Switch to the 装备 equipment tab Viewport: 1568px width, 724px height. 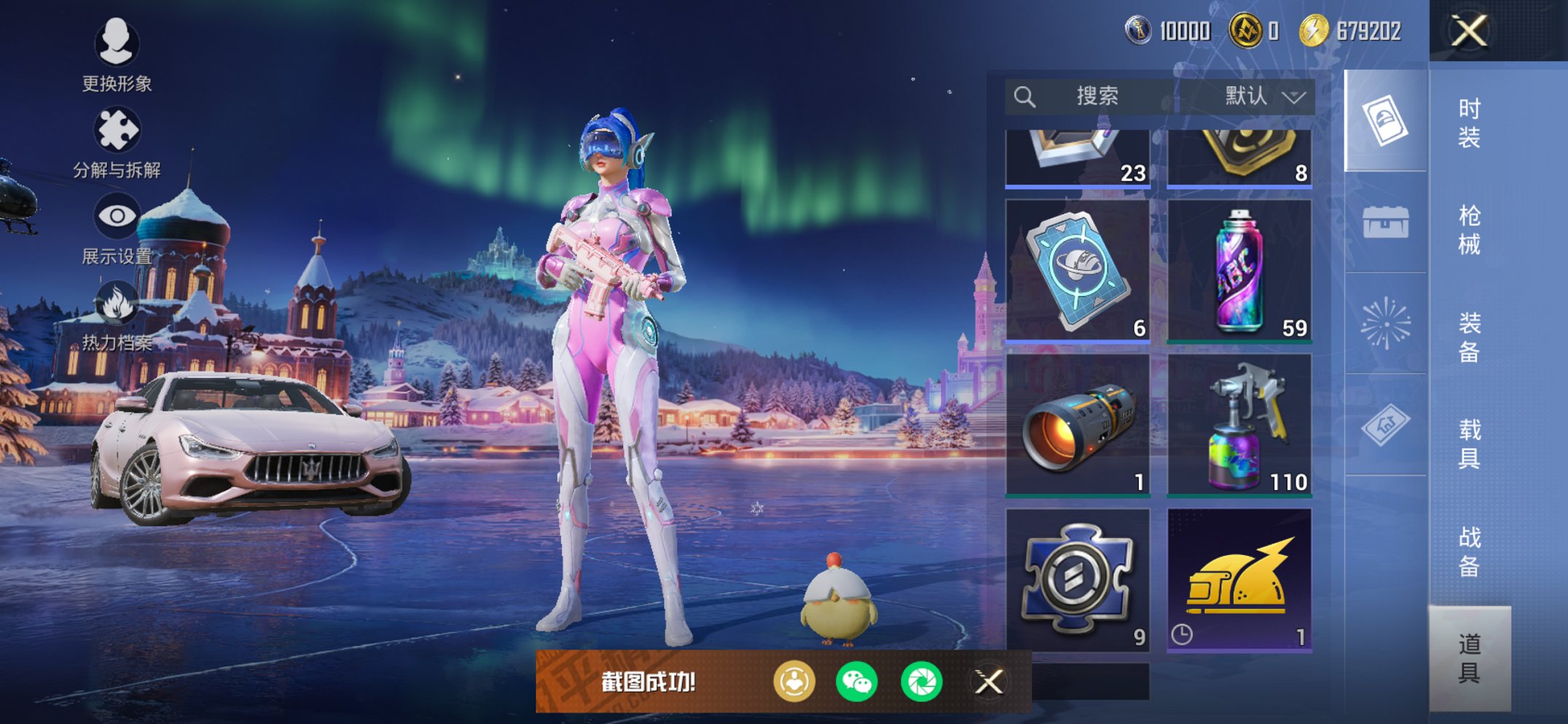pos(1469,337)
